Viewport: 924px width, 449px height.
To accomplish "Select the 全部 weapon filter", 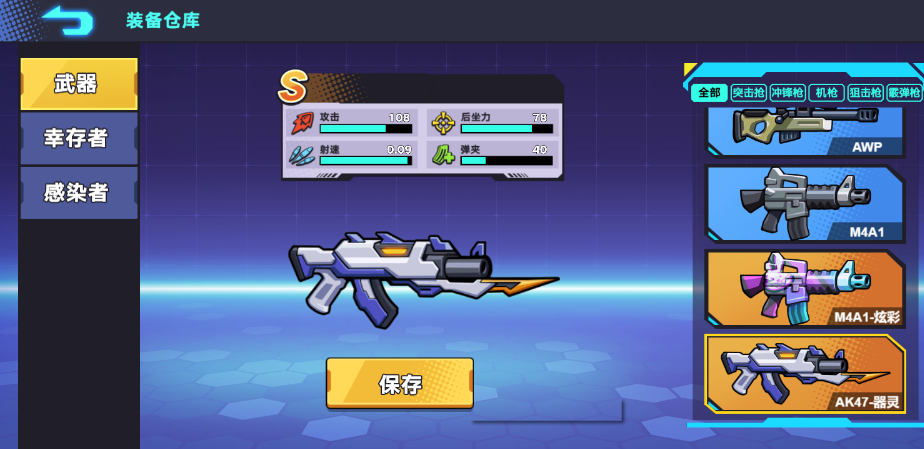I will click(708, 93).
